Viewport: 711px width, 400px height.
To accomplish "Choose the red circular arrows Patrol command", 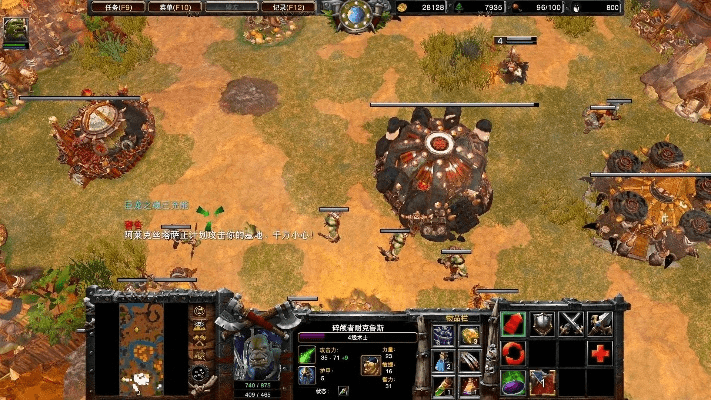I will [513, 352].
